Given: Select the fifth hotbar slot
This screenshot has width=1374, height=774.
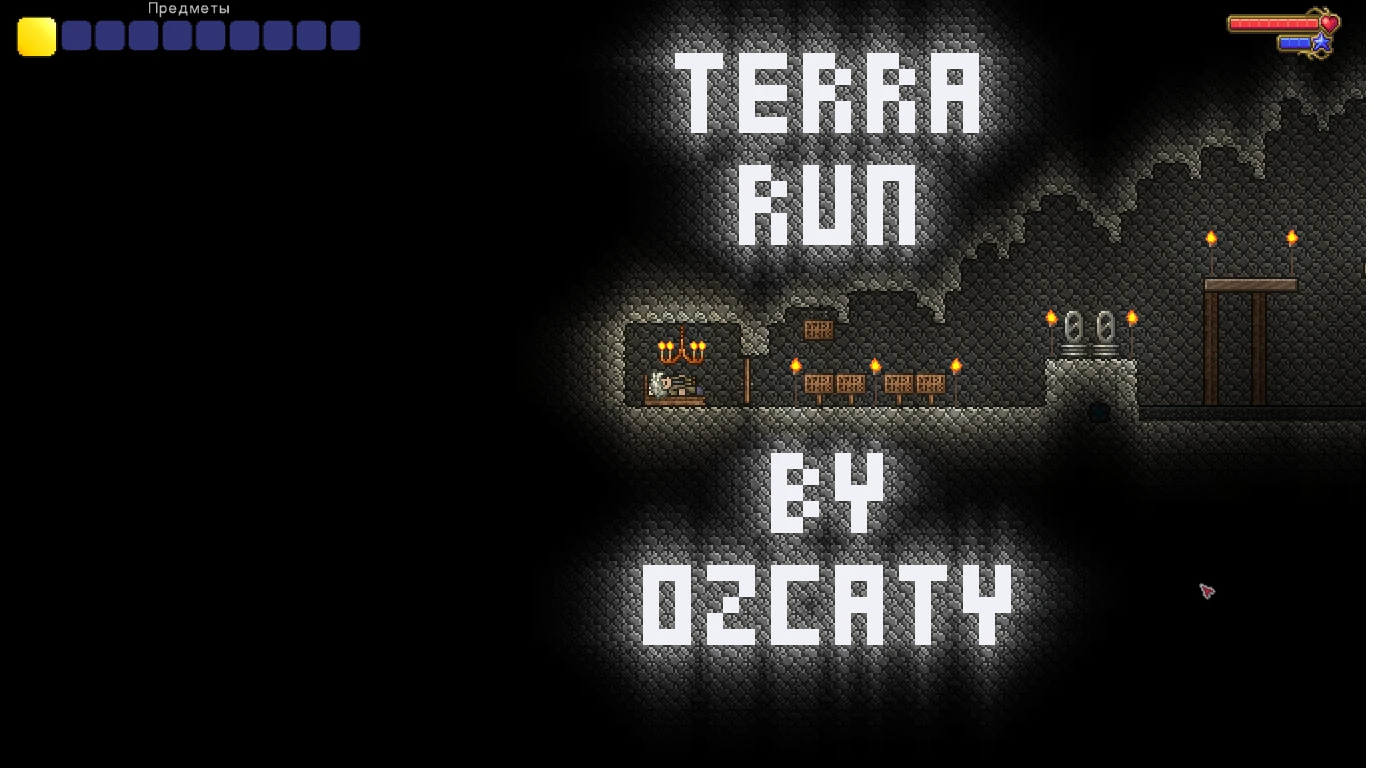Looking at the screenshot, I should pos(109,36).
